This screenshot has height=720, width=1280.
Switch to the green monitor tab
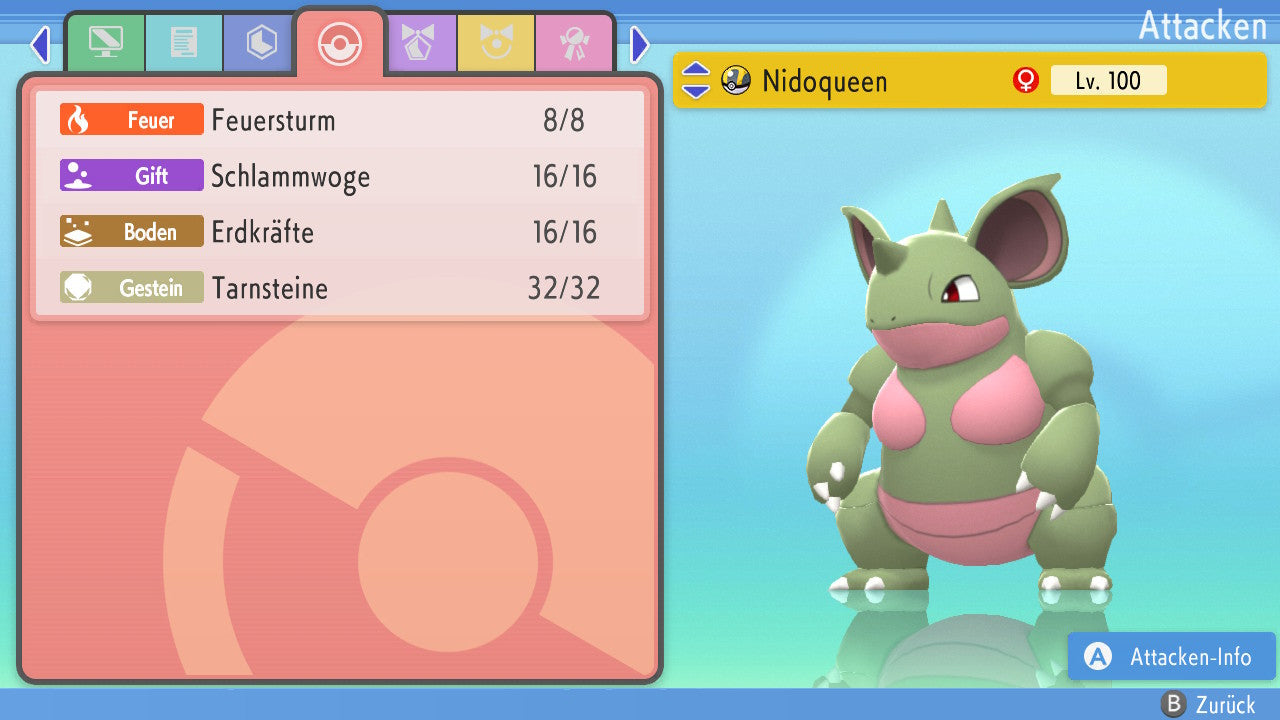tap(106, 43)
